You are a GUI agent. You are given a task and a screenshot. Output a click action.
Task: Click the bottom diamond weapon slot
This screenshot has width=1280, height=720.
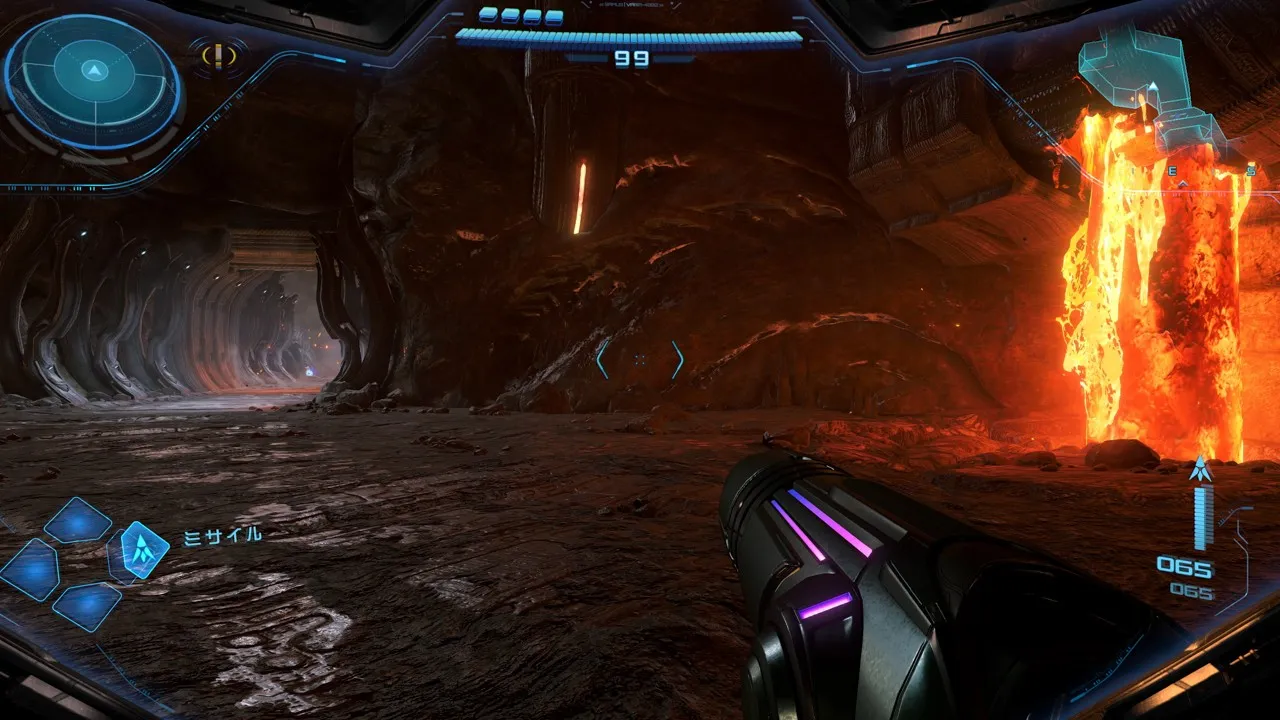tap(86, 606)
